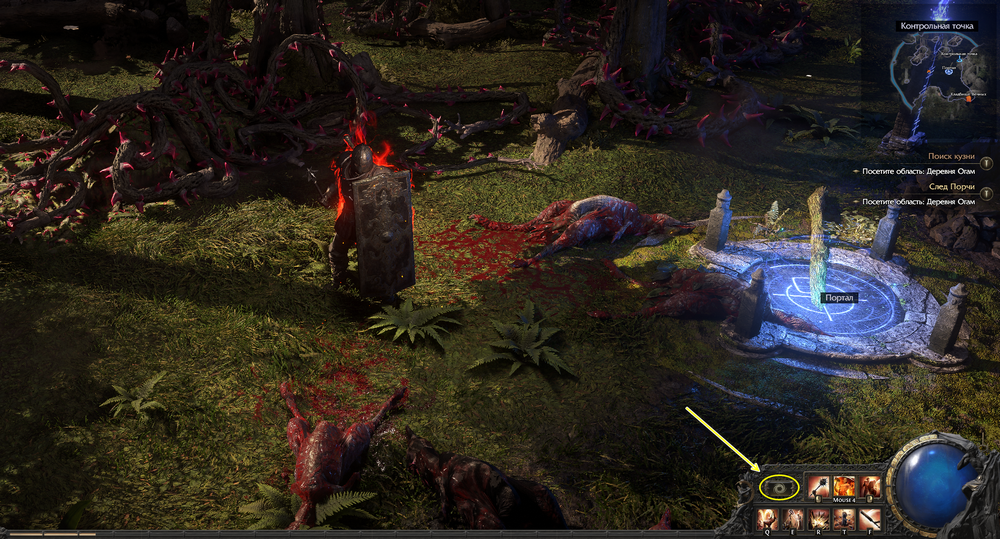Use the fiery skill labeled Mouse 4

[x=844, y=486]
